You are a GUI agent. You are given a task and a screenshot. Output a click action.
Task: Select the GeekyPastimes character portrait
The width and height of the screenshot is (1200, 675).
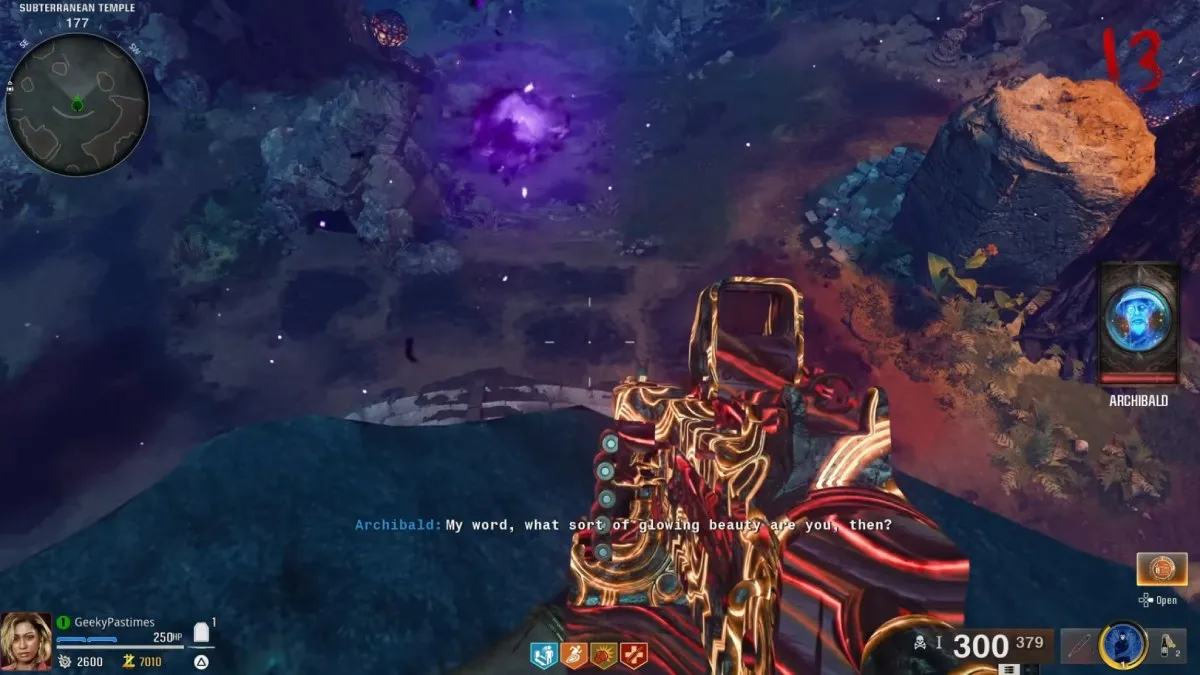point(26,642)
